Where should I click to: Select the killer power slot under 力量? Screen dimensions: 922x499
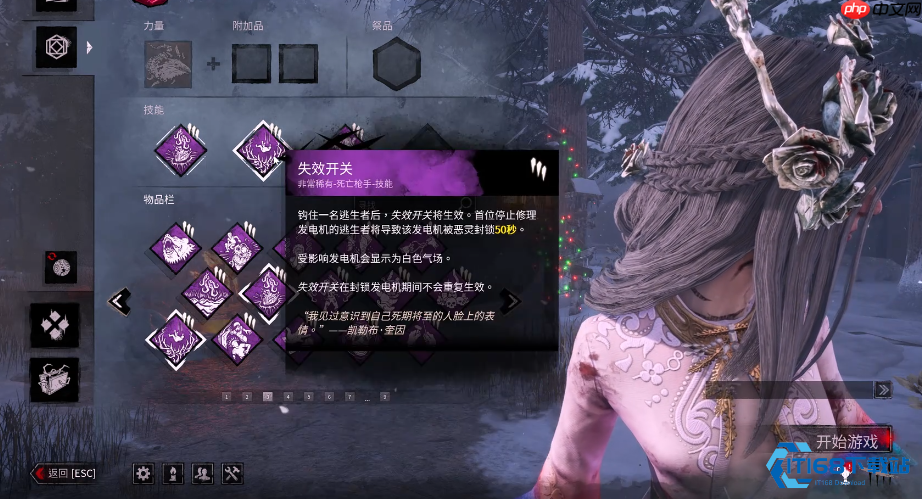pyautogui.click(x=168, y=64)
